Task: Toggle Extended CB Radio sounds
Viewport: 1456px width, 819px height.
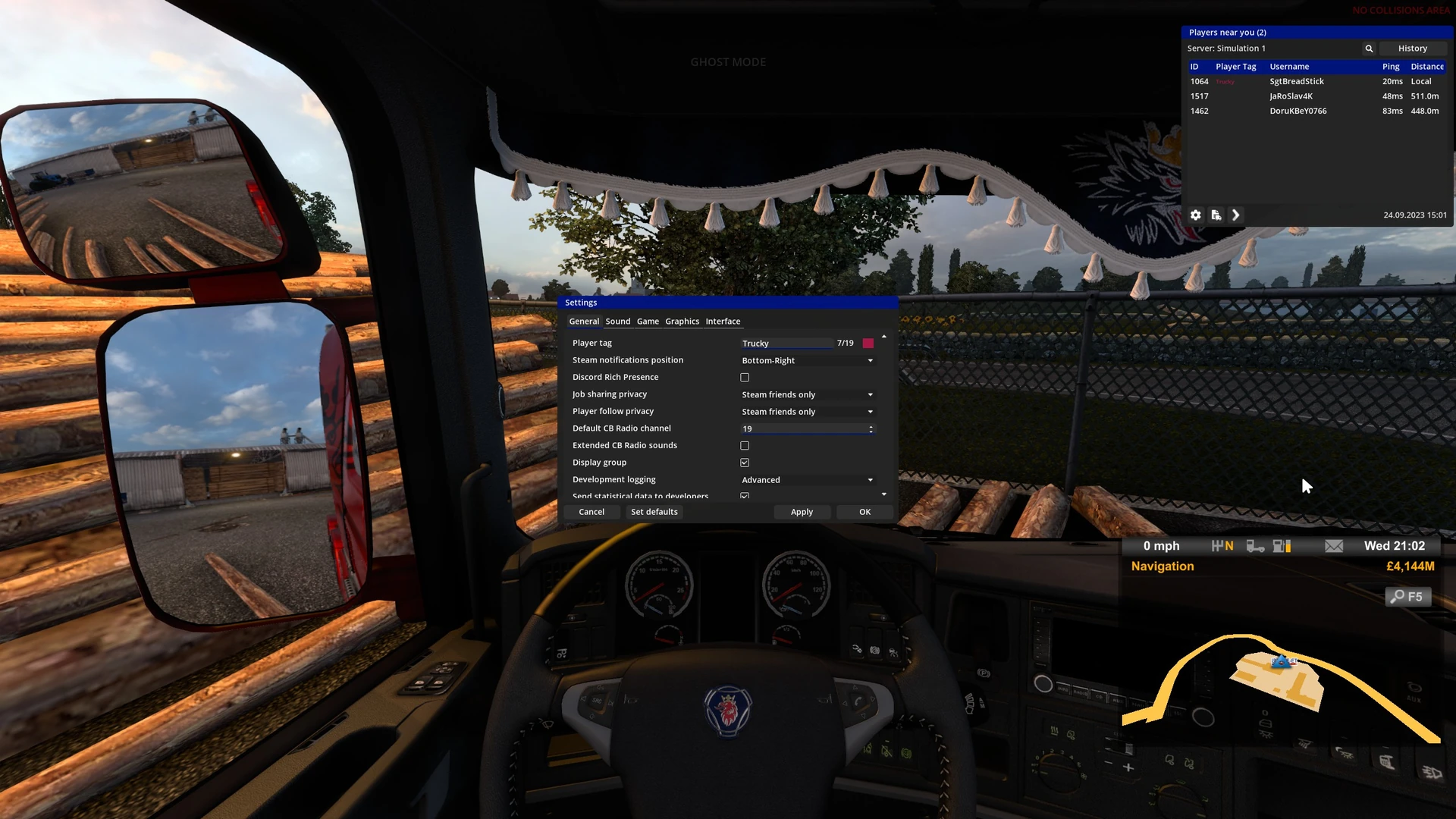Action: [745, 446]
